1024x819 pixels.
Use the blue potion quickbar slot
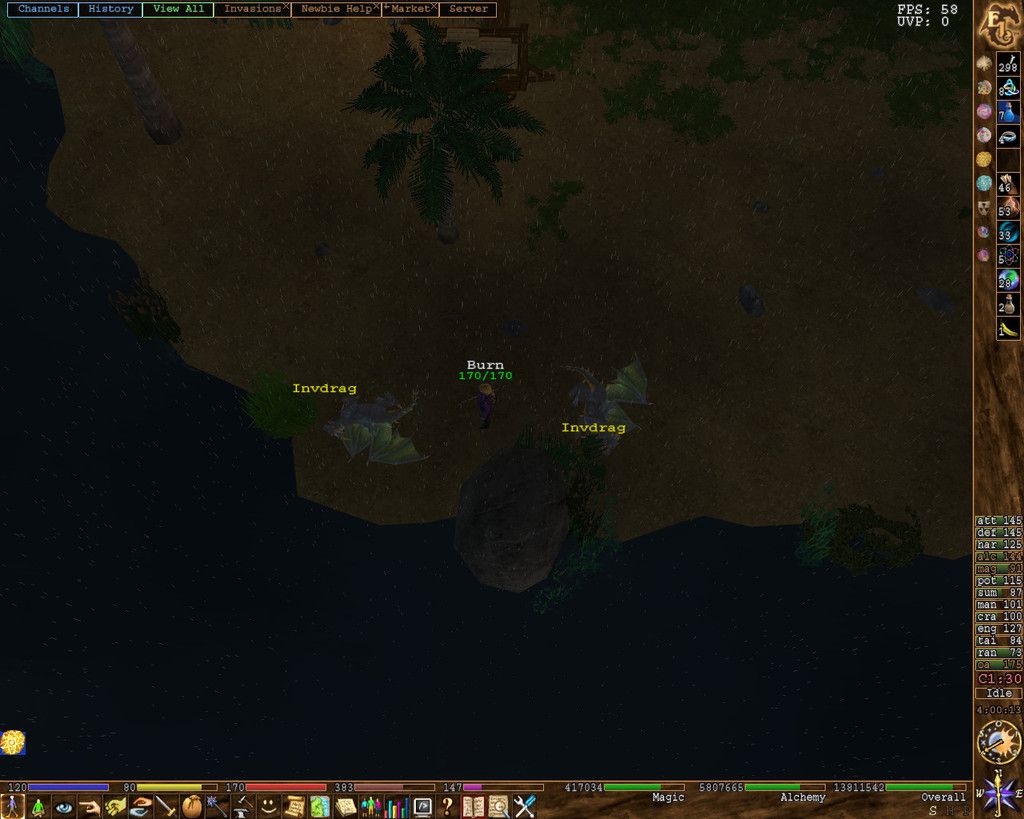point(1008,111)
